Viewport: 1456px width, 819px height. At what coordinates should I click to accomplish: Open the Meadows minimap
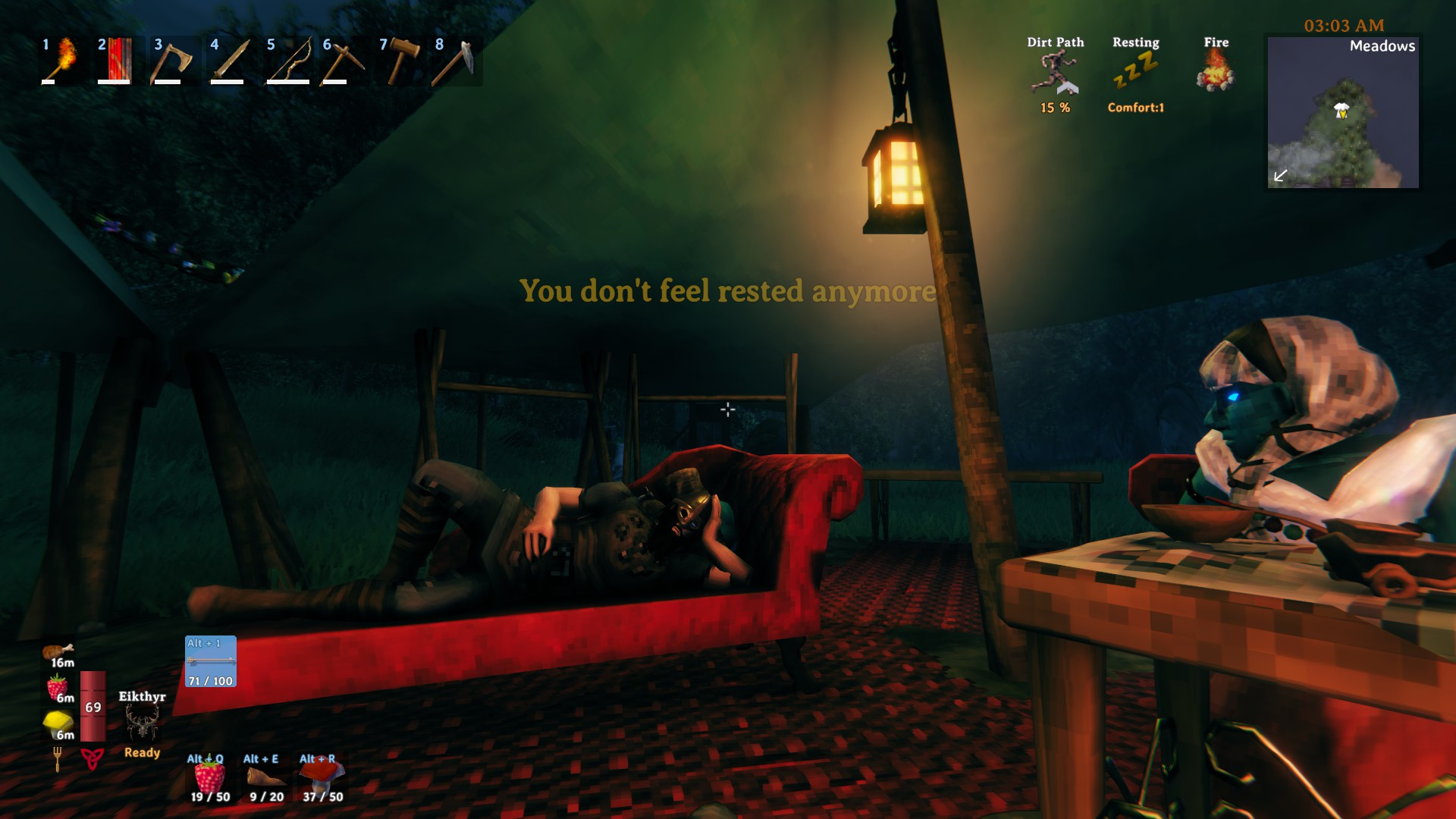pos(1343,112)
